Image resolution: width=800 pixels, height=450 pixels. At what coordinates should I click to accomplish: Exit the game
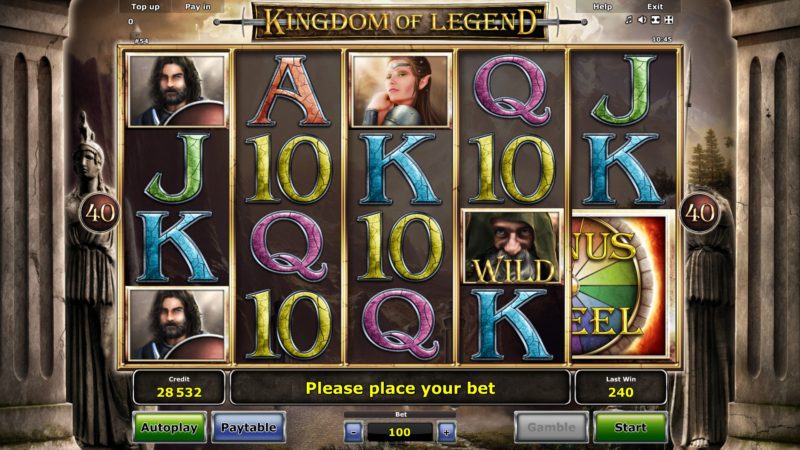pos(655,6)
